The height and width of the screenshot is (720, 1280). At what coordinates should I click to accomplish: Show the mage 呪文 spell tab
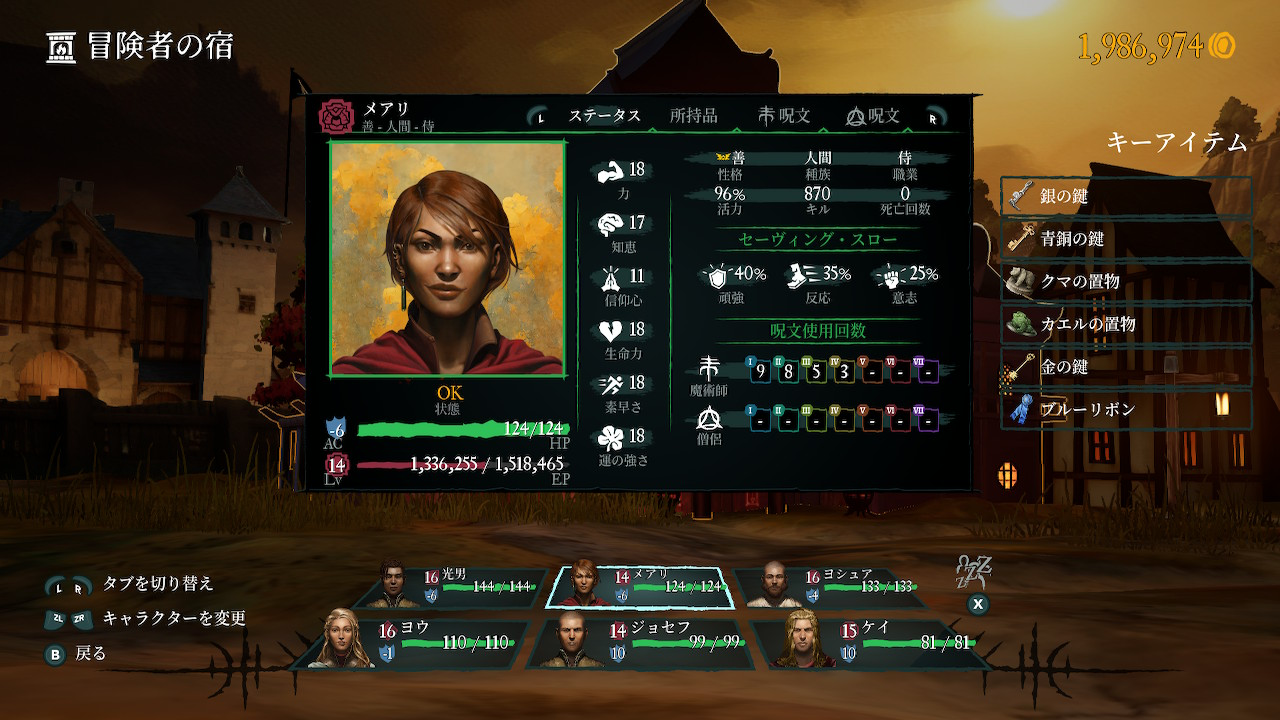tap(784, 116)
